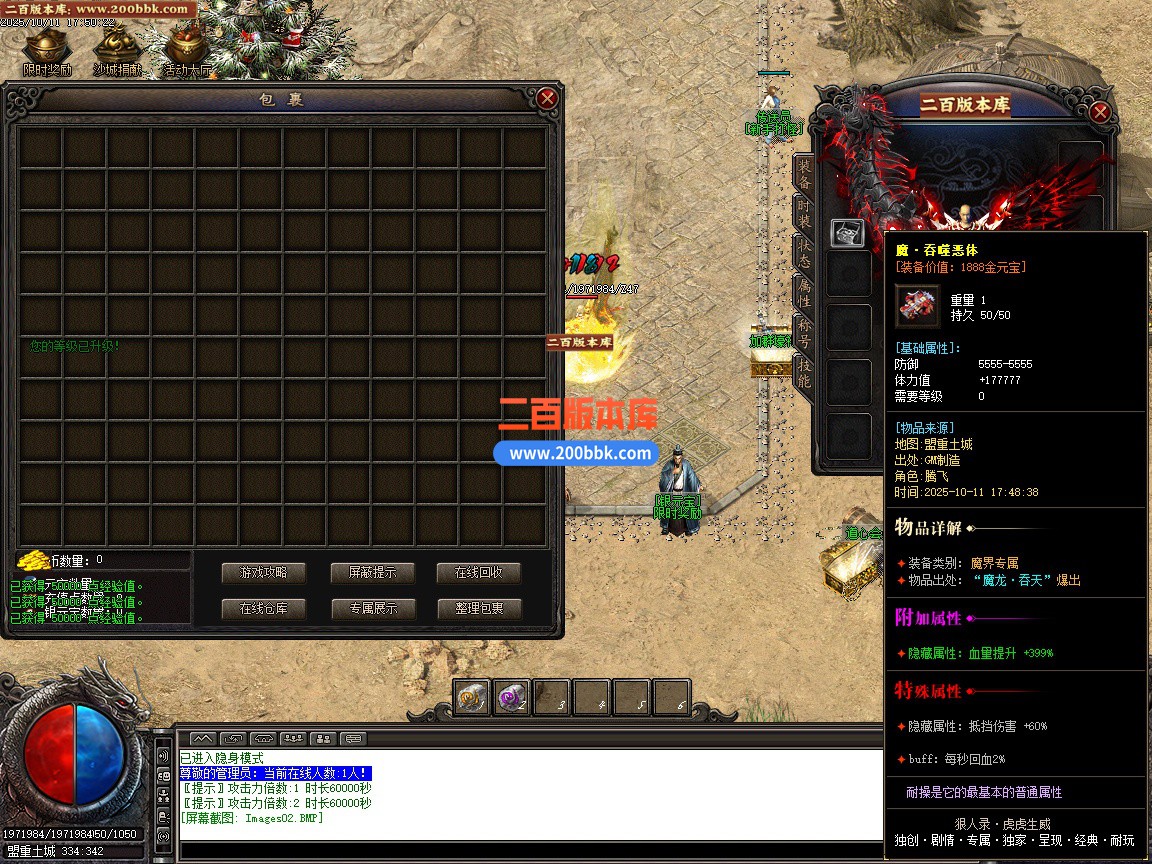The height and width of the screenshot is (864, 1152).
Task: Use the purple scroll in hotbar slot 2
Action: [512, 697]
